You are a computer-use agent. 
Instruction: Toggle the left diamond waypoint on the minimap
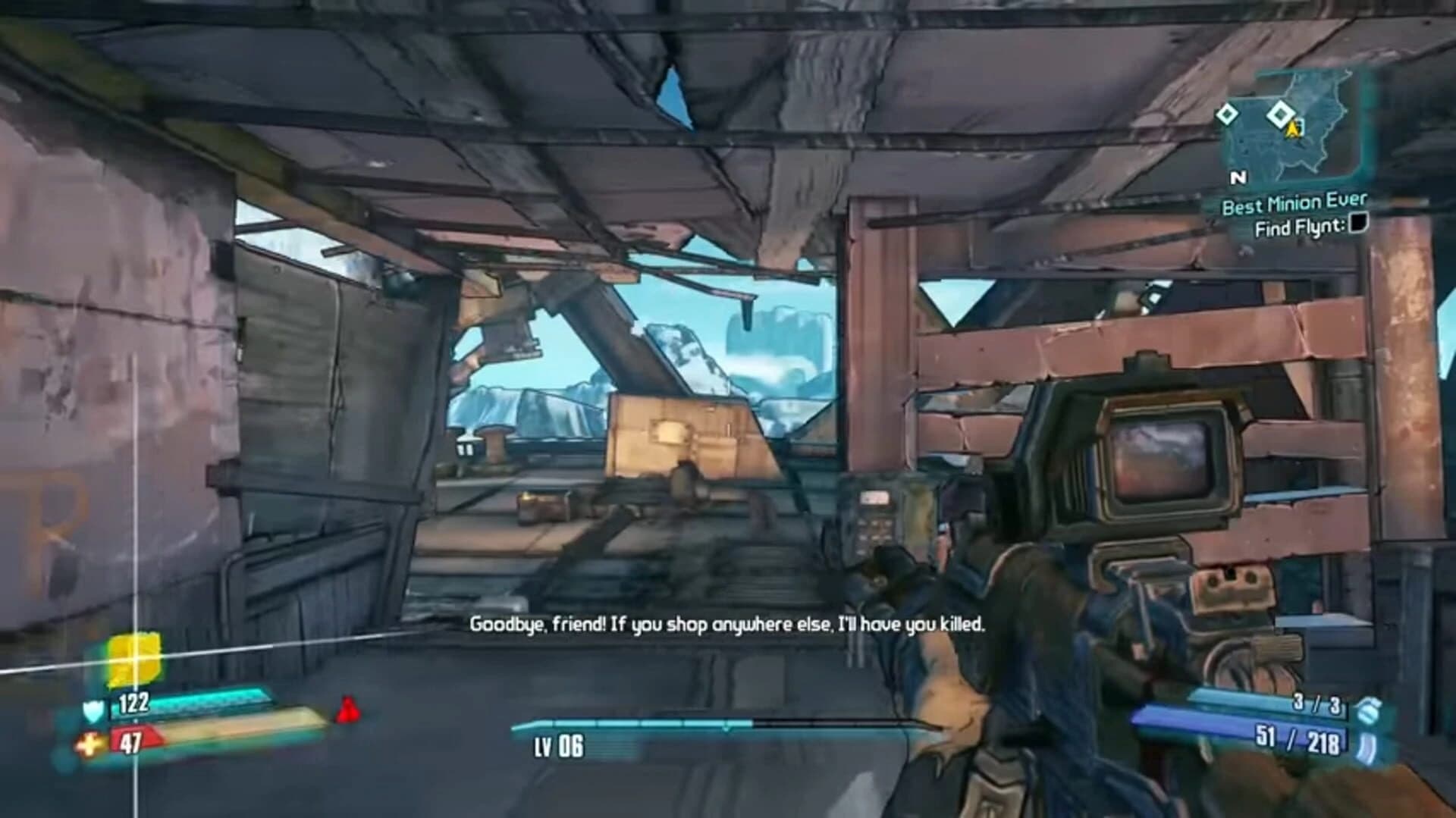click(x=1228, y=114)
